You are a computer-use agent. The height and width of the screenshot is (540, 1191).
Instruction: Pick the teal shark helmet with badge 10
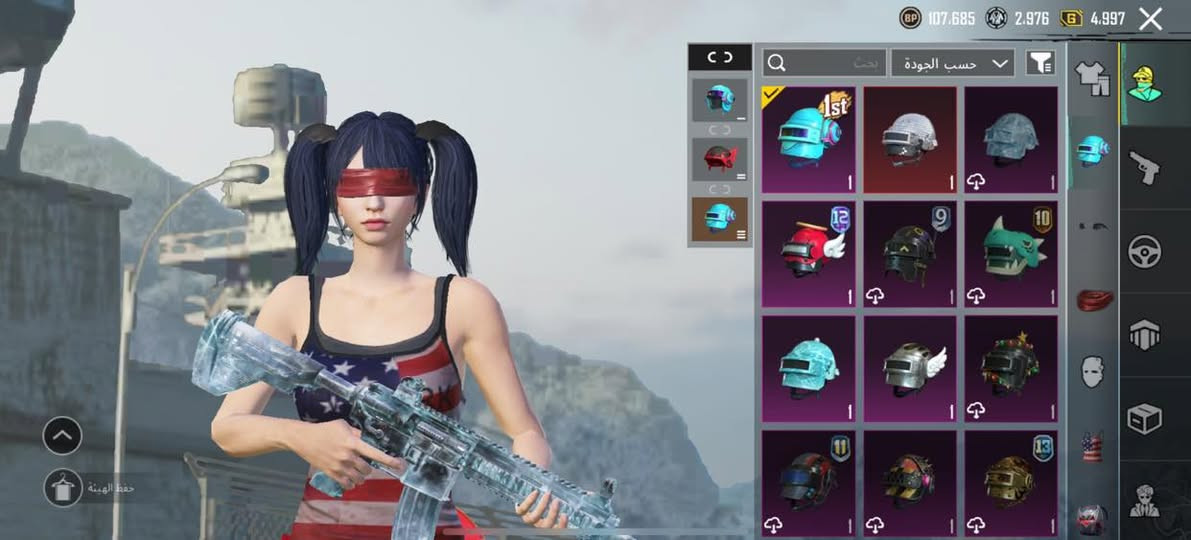click(x=1011, y=254)
